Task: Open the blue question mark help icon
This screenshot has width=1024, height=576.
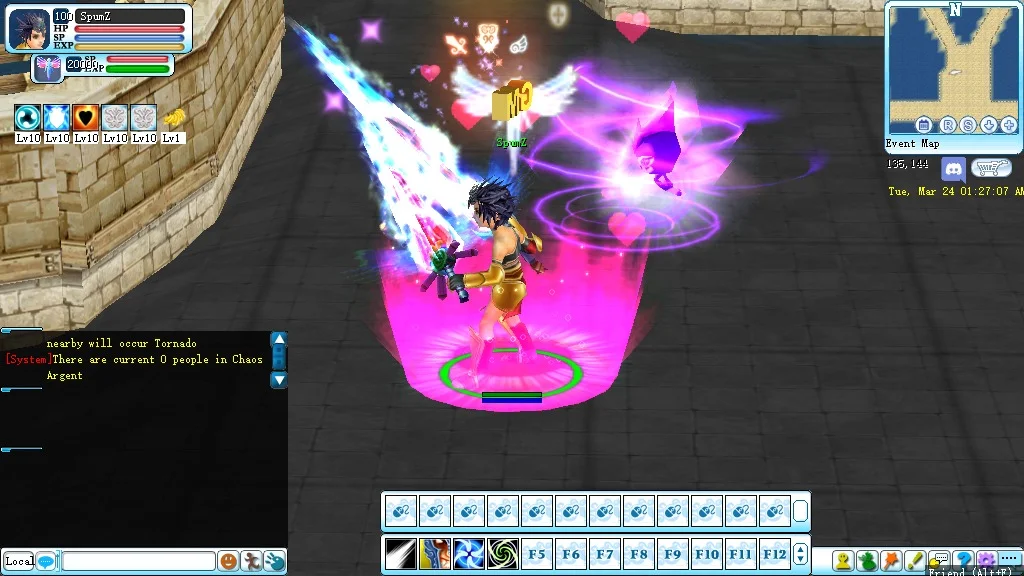Action: 963,560
